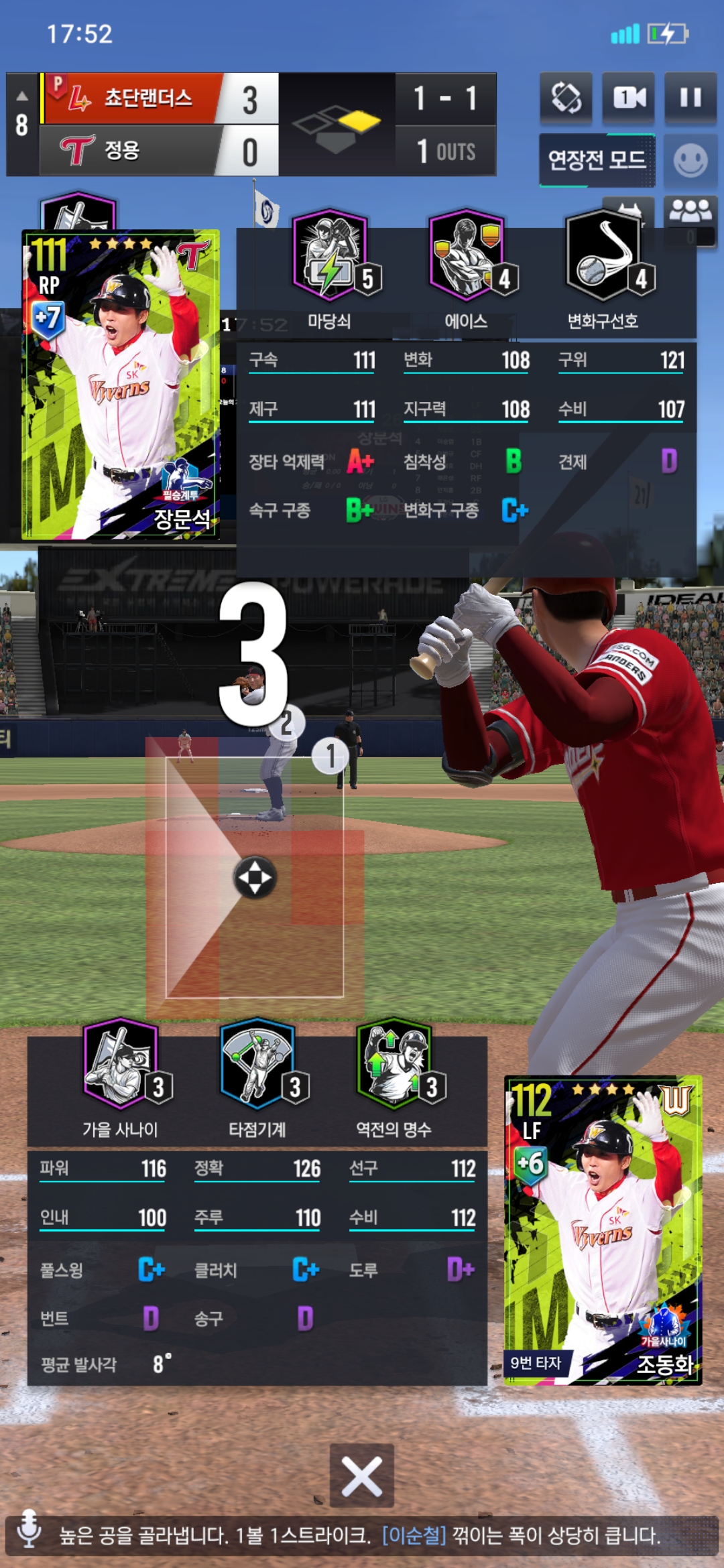Switch the camera view
The image size is (724, 1568).
coord(629,98)
